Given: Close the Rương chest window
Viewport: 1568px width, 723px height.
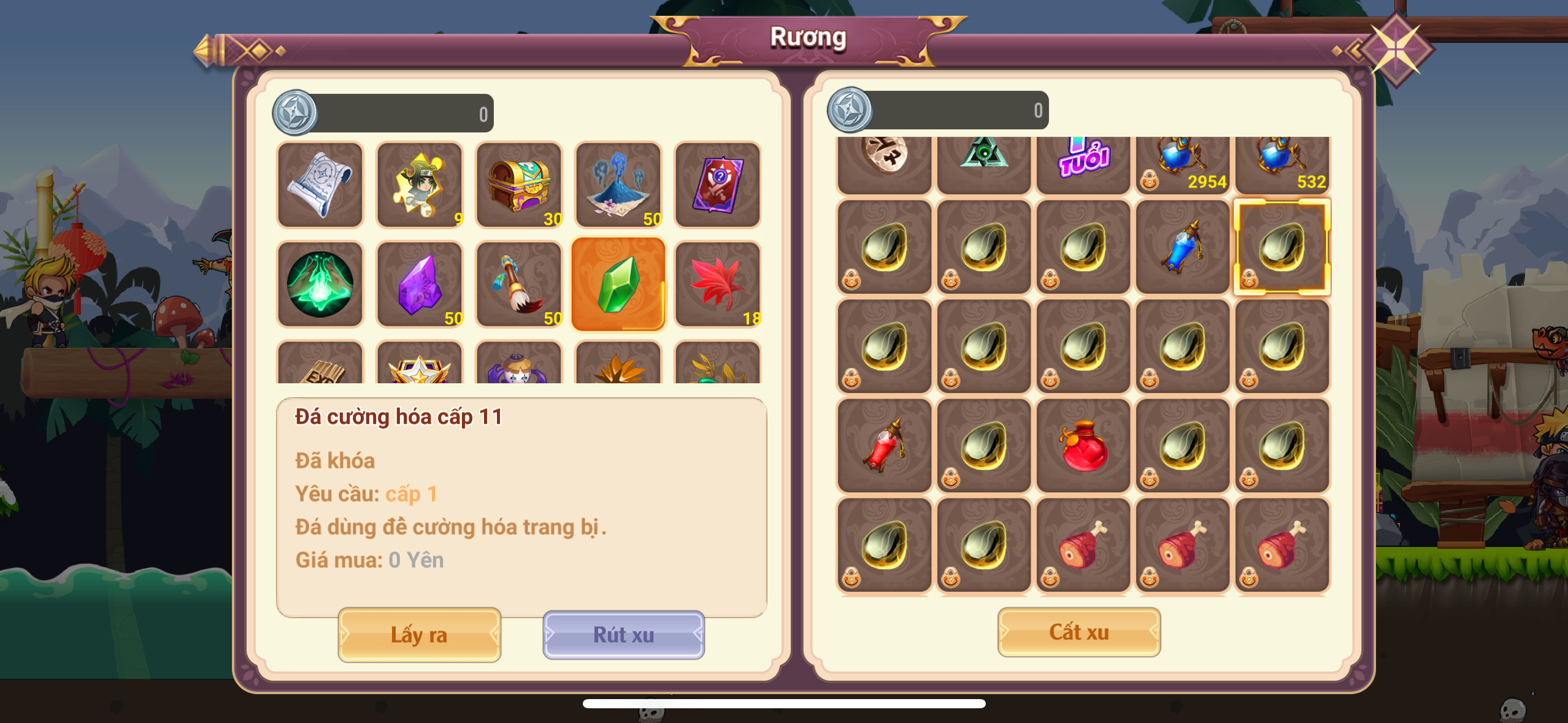Looking at the screenshot, I should 1395,49.
